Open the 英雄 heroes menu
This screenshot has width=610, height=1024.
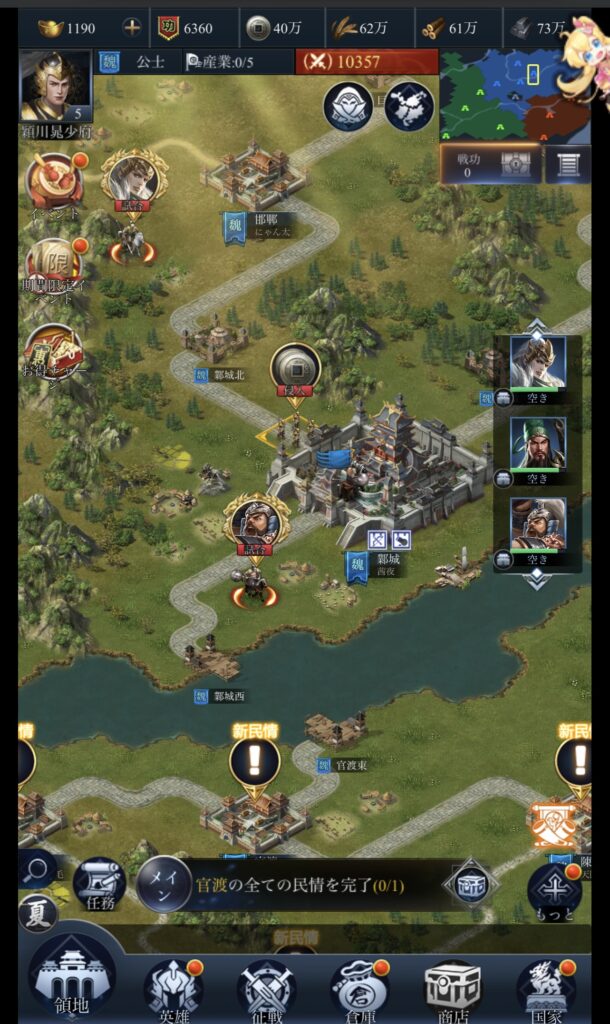[173, 987]
